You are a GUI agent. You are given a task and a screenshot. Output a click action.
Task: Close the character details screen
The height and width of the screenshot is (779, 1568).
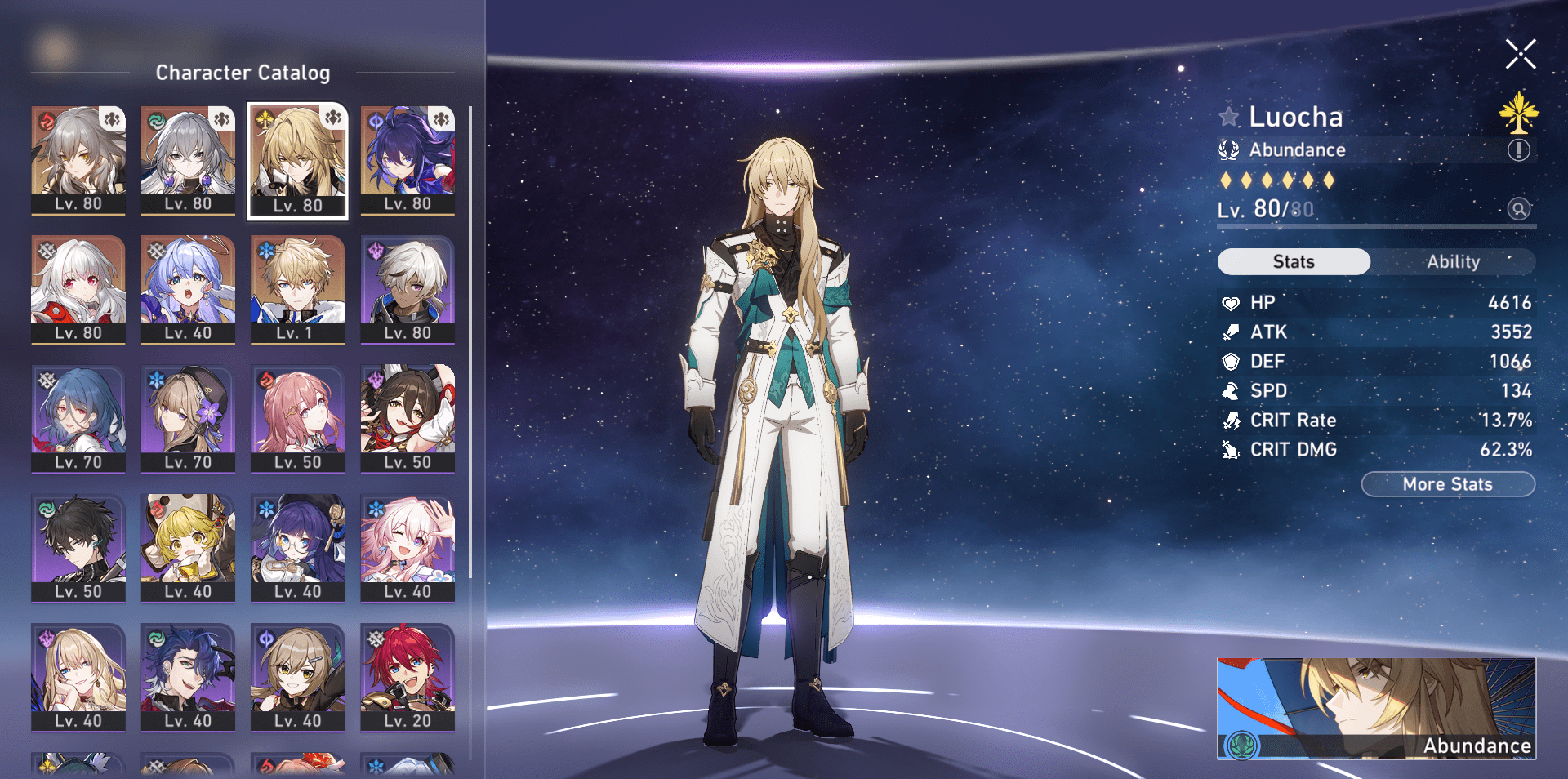coord(1519,54)
